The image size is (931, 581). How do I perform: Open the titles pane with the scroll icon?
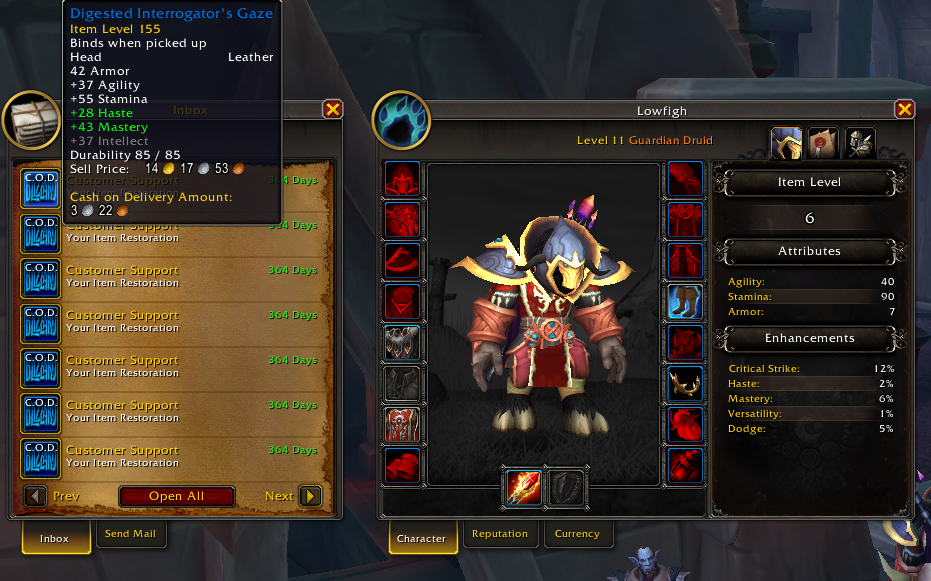pyautogui.click(x=823, y=142)
